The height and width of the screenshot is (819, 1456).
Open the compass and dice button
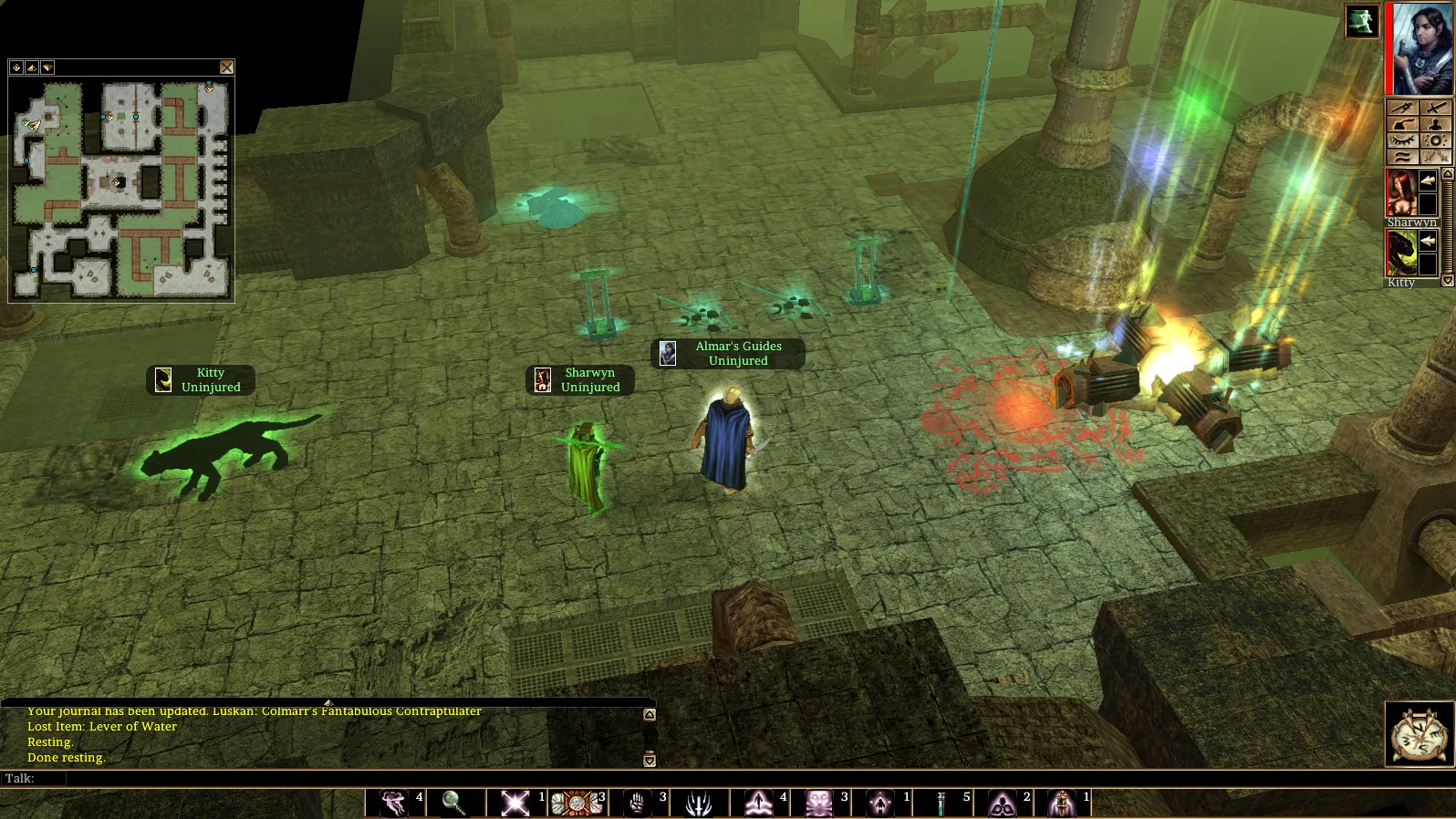[x=1420, y=733]
